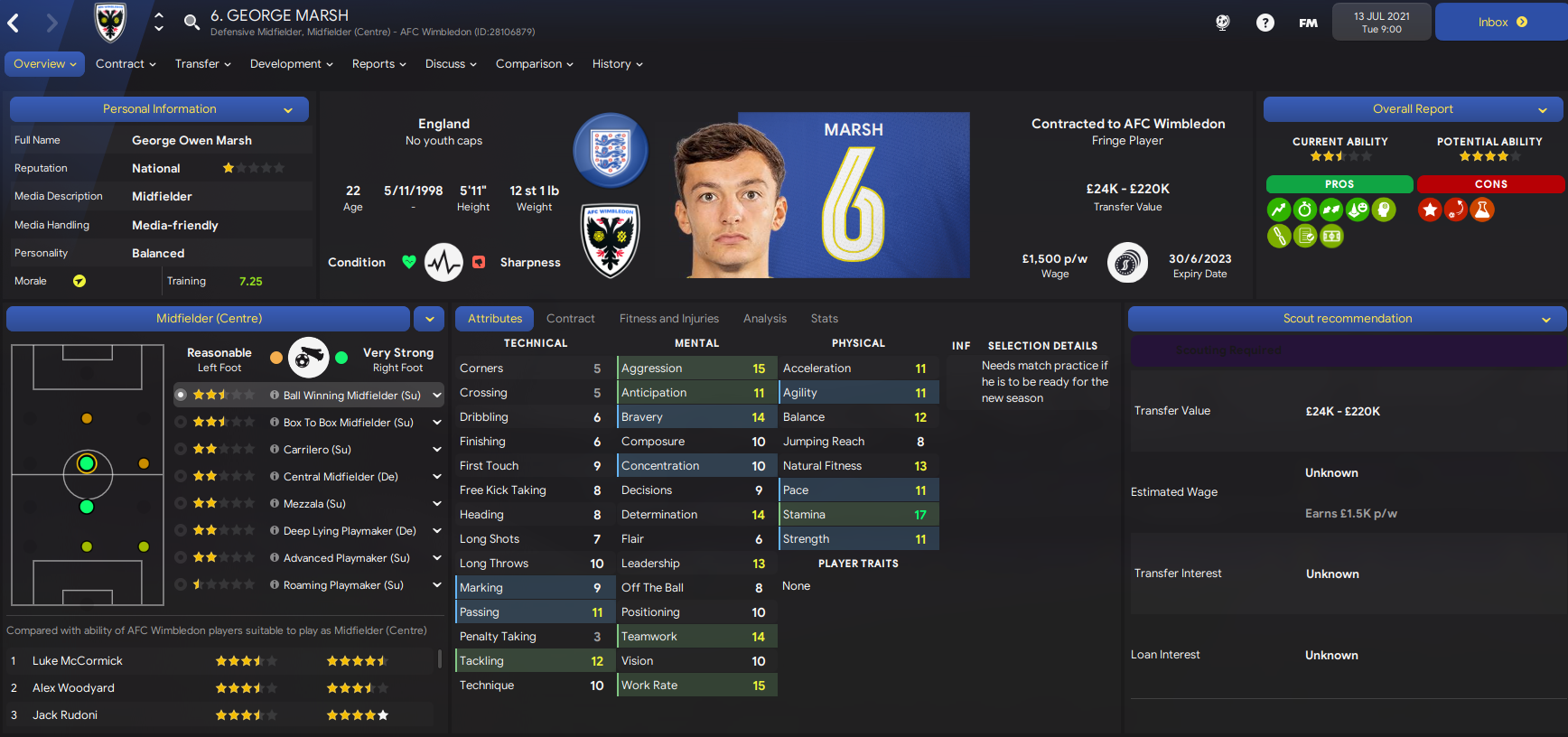The width and height of the screenshot is (1568, 737).
Task: Open the Reports menu
Action: (x=378, y=64)
